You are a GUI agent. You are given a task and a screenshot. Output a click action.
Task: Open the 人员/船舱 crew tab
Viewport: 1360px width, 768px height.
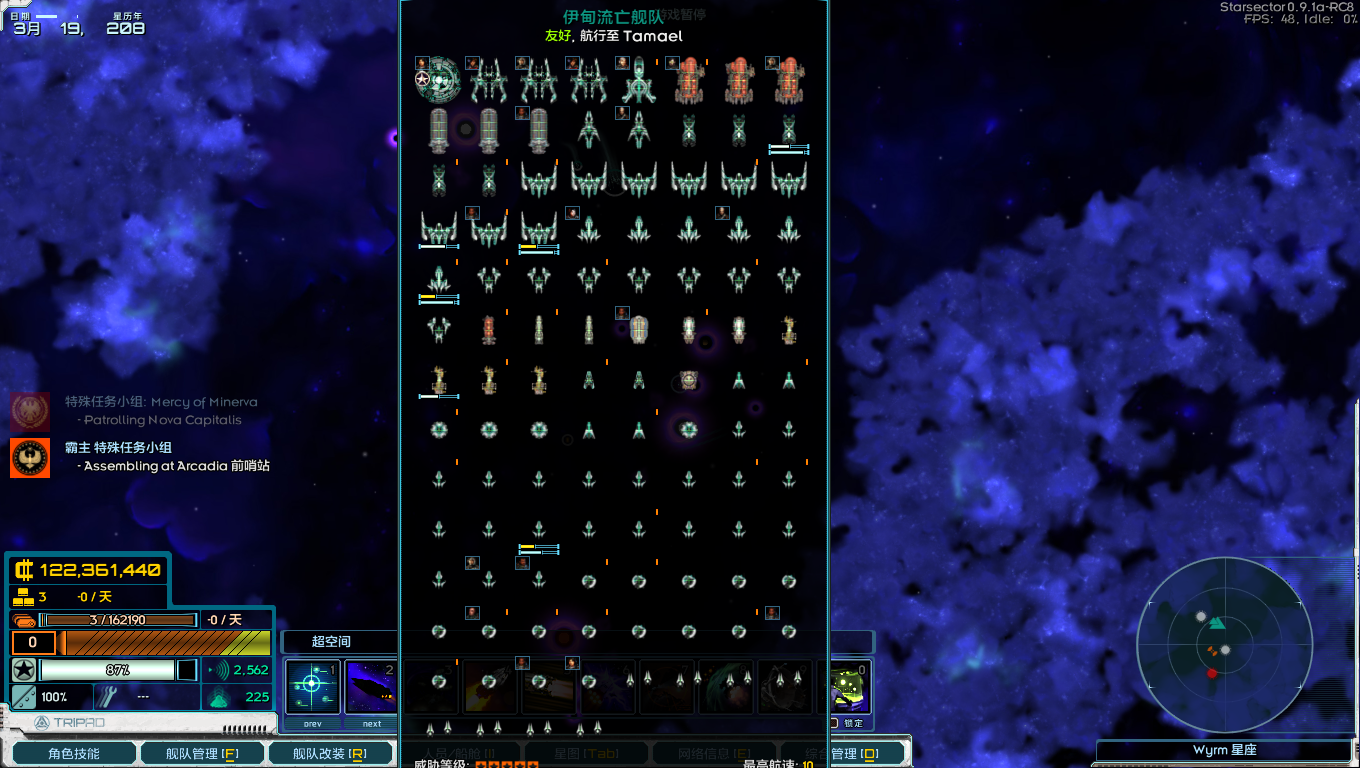[460, 752]
